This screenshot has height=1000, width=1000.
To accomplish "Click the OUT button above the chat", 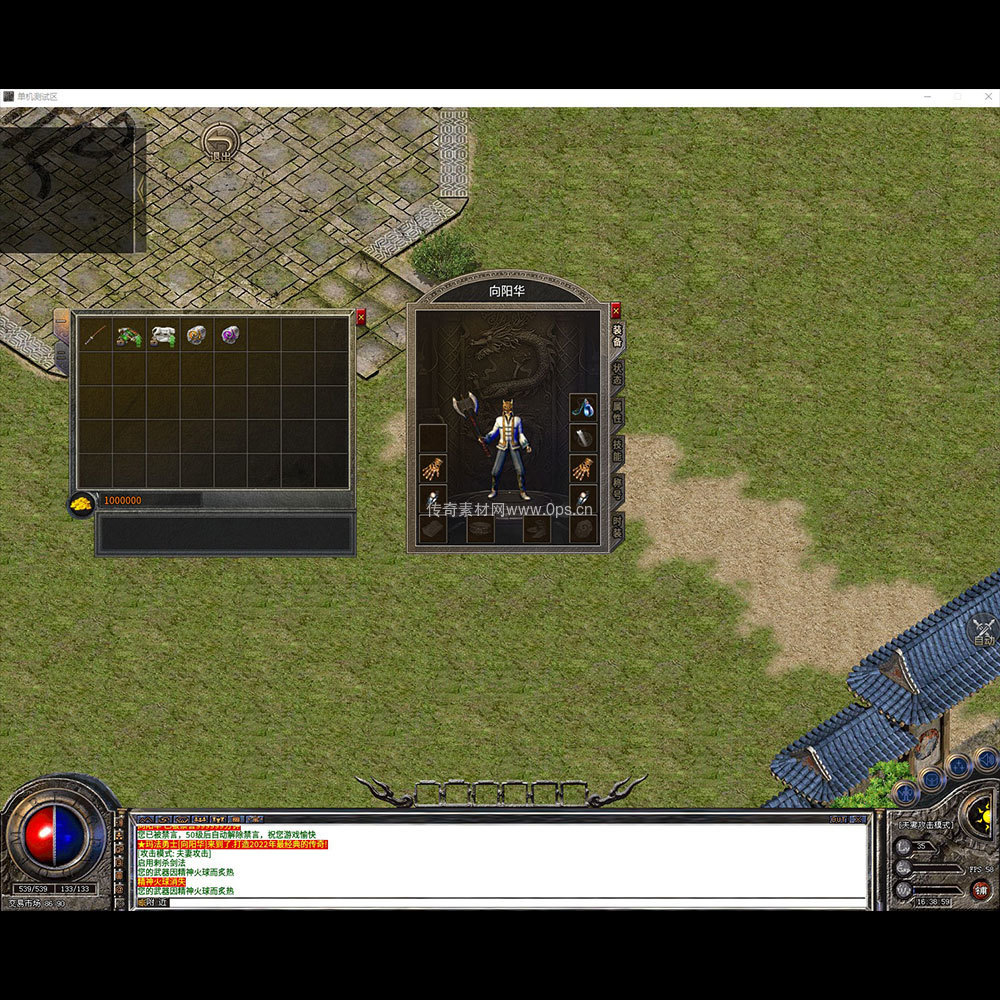I will pos(838,819).
